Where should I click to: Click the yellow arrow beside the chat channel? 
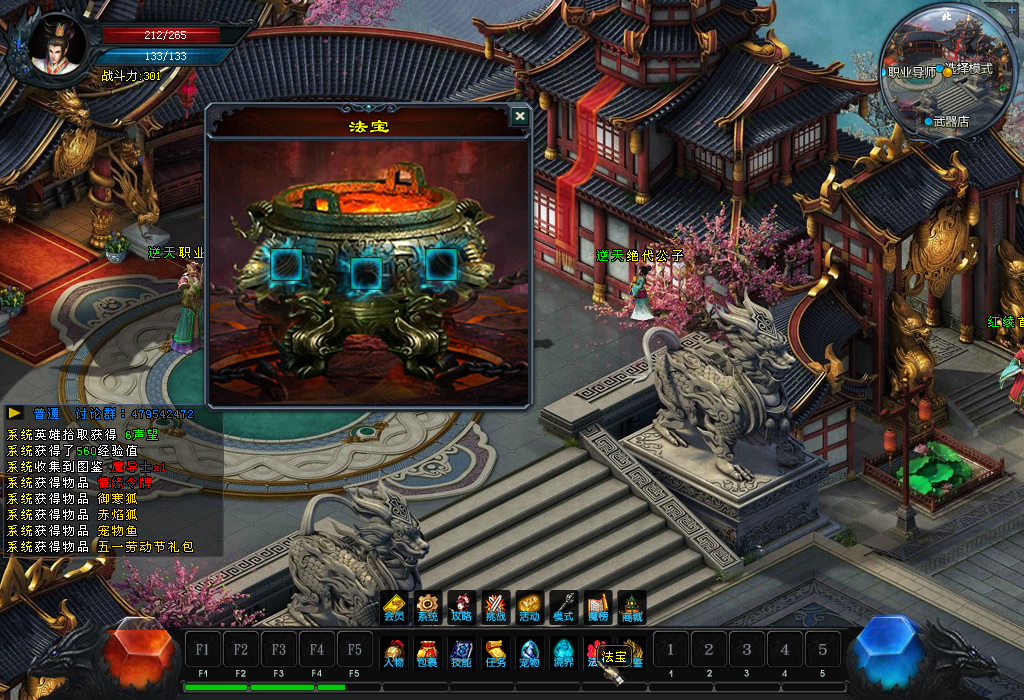pyautogui.click(x=16, y=413)
